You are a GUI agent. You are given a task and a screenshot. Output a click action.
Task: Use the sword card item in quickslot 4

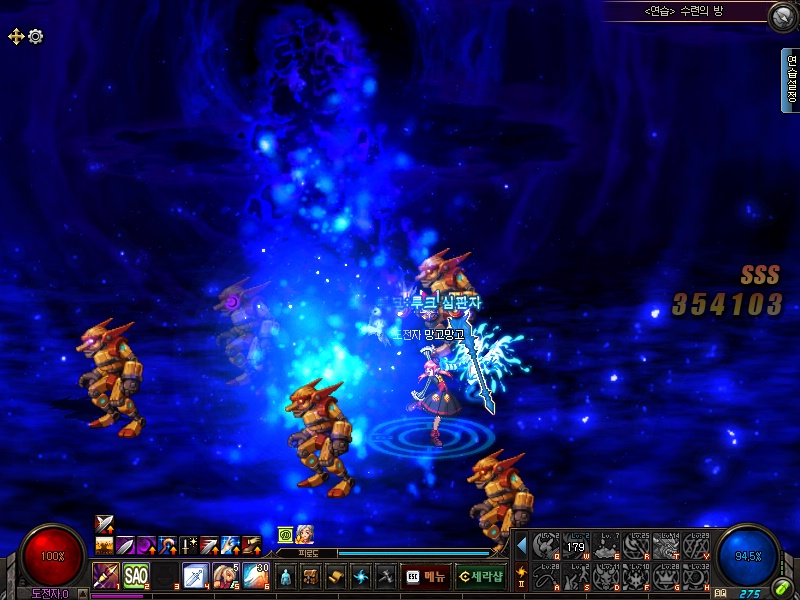point(196,576)
